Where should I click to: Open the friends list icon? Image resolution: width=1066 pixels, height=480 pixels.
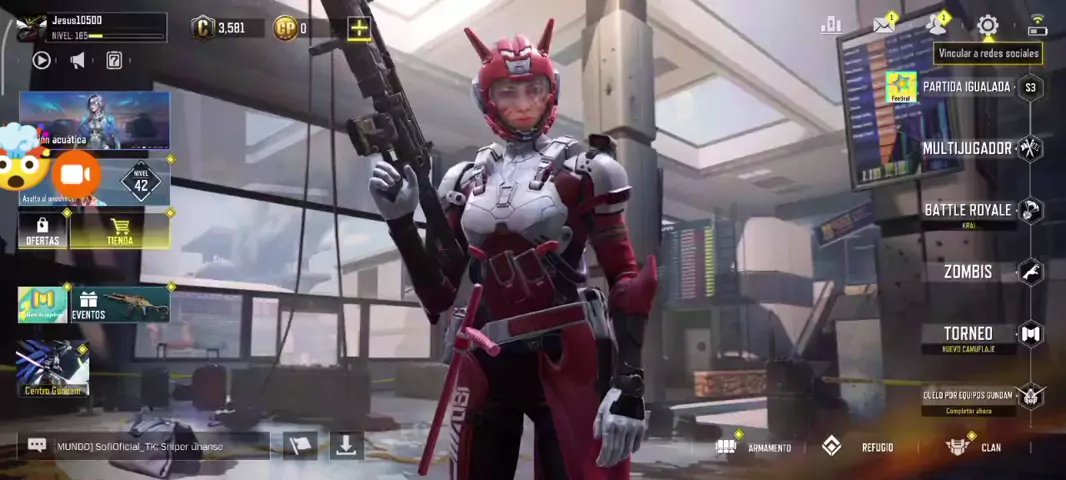point(937,25)
